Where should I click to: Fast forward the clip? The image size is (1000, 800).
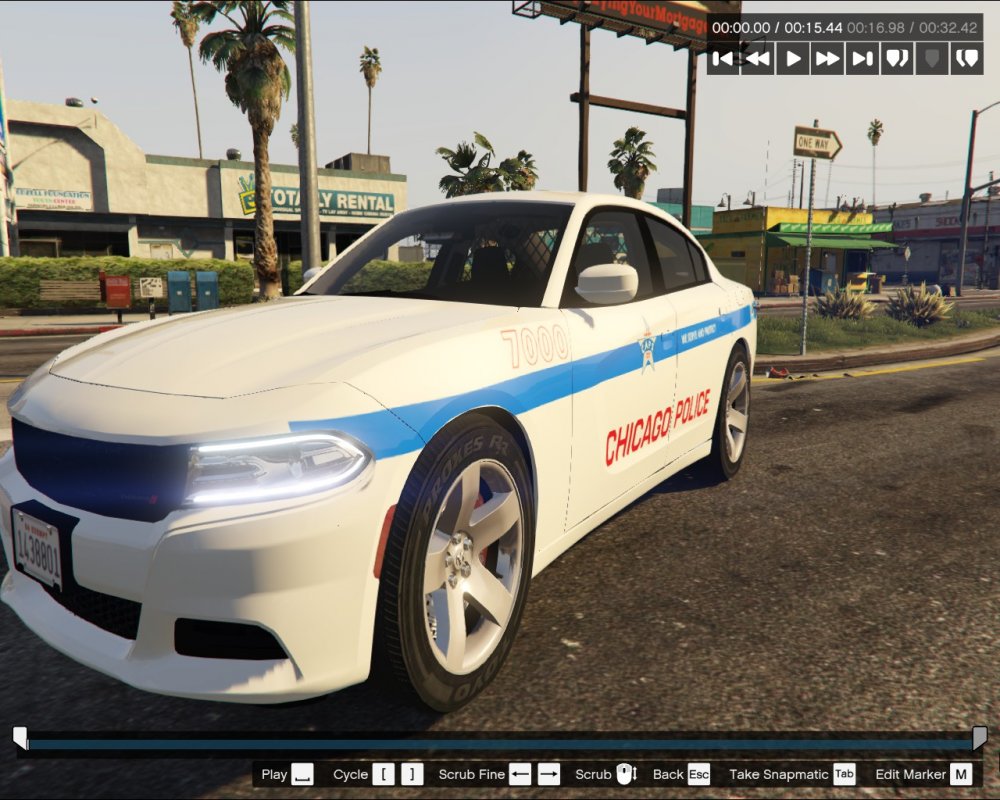click(x=828, y=58)
